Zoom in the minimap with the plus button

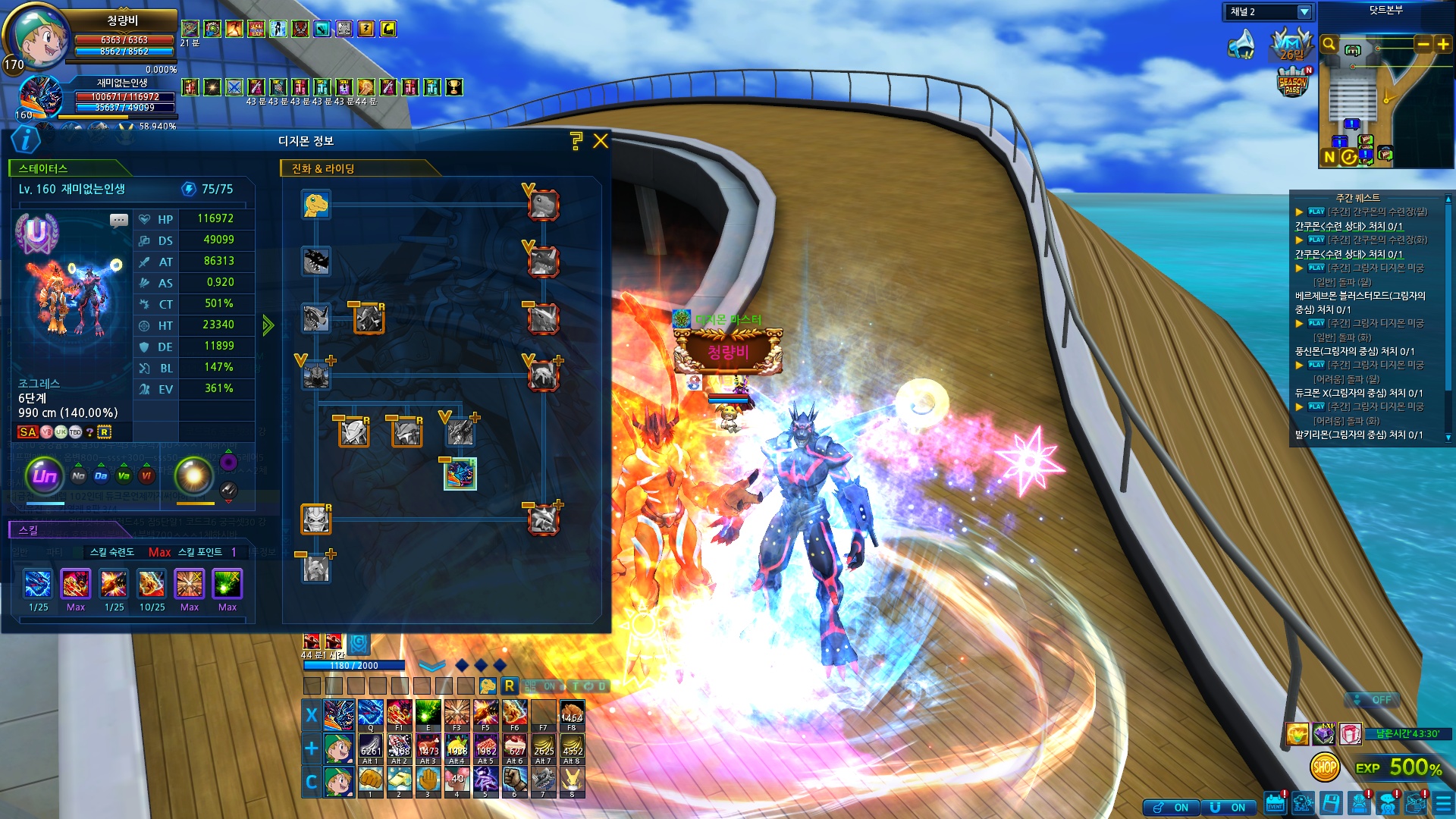(1442, 44)
